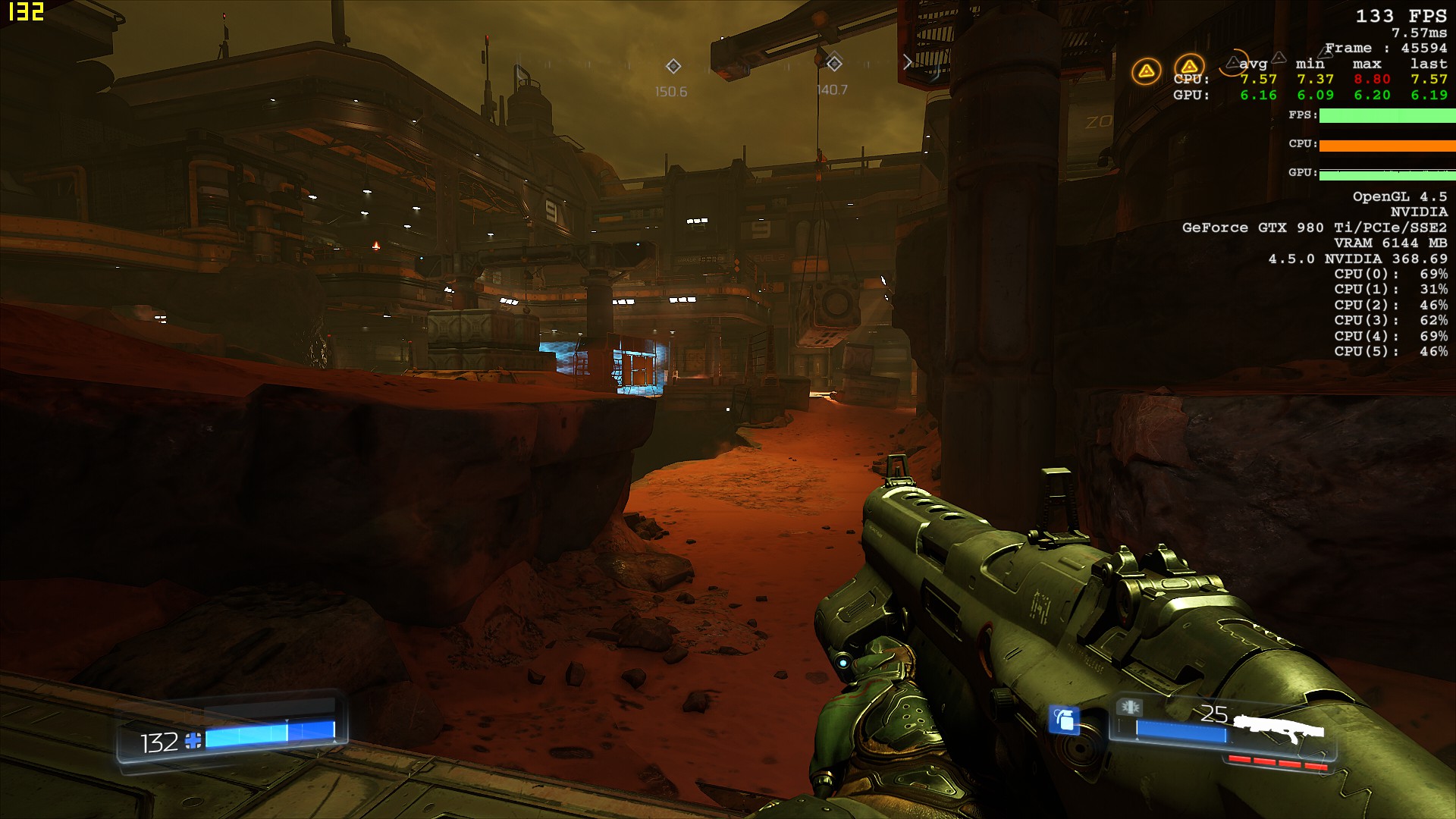Click the explosive shot weapon mod icon
1456x819 pixels.
(x=1129, y=708)
